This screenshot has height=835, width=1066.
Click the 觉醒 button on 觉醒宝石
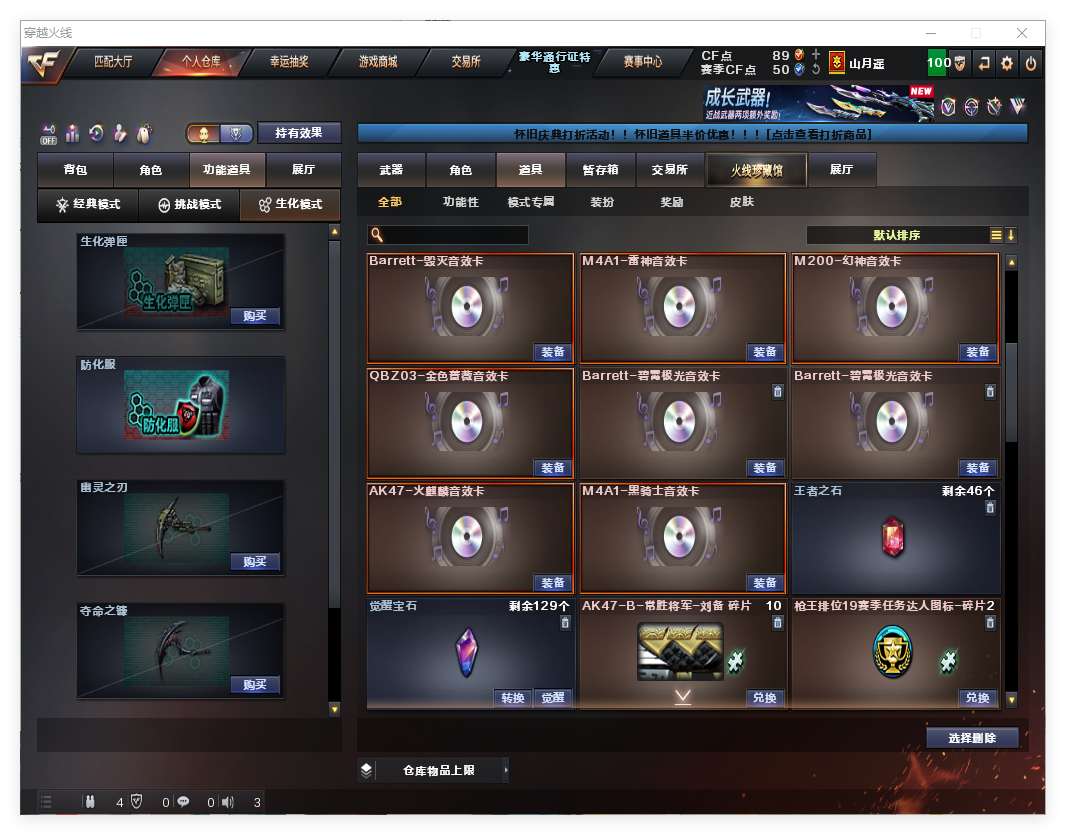pyautogui.click(x=552, y=698)
